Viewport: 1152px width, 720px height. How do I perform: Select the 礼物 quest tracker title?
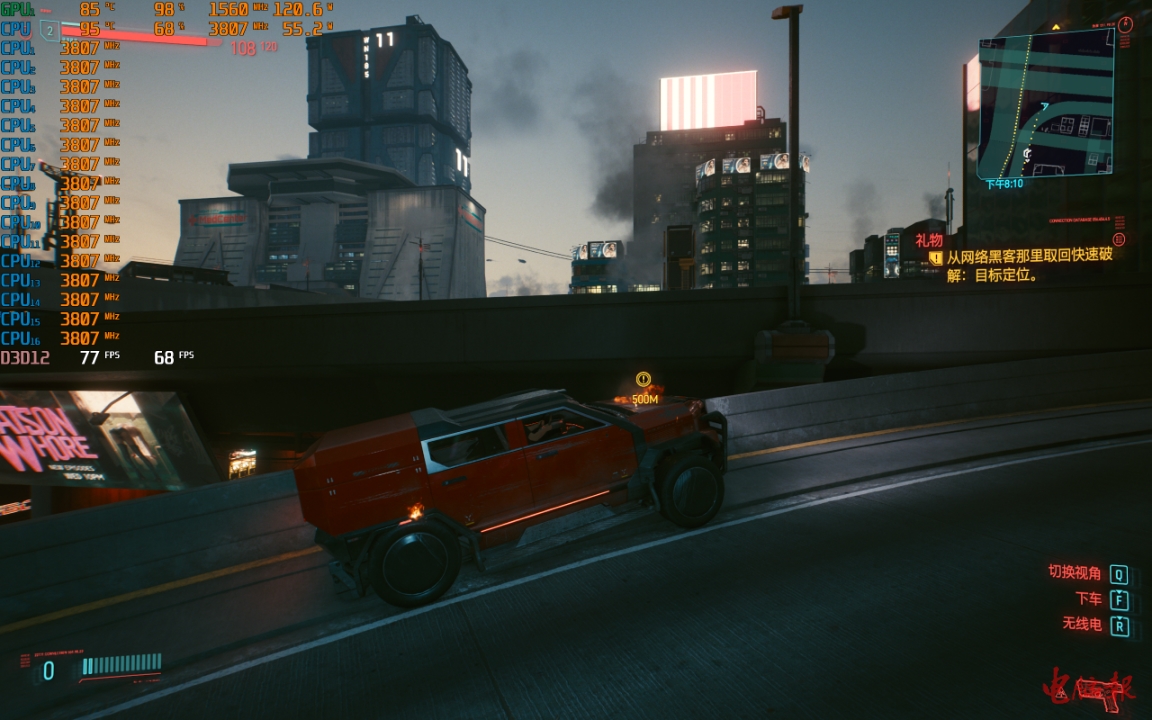[x=929, y=240]
